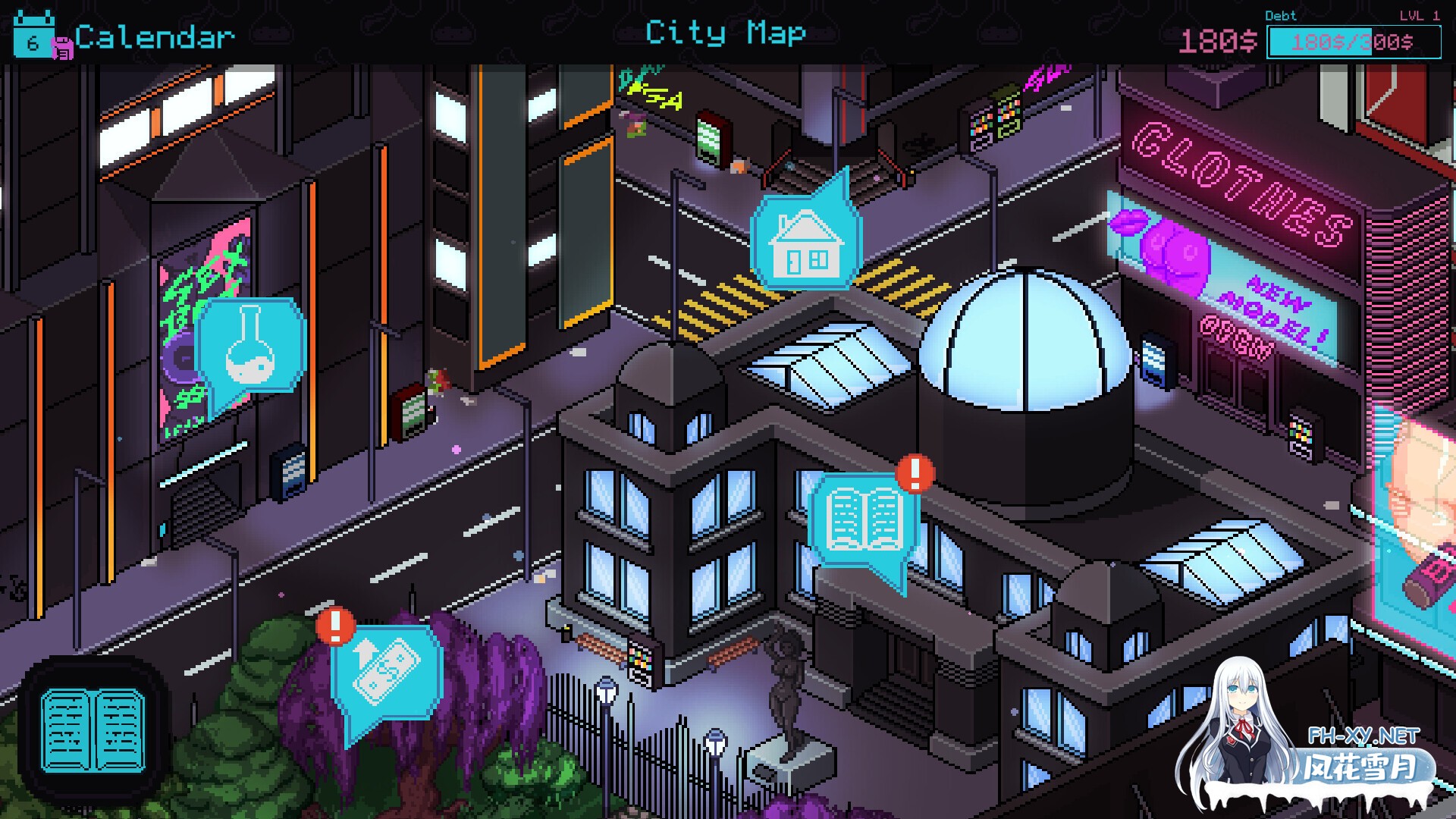Enter the library open-book map marker

point(864,519)
